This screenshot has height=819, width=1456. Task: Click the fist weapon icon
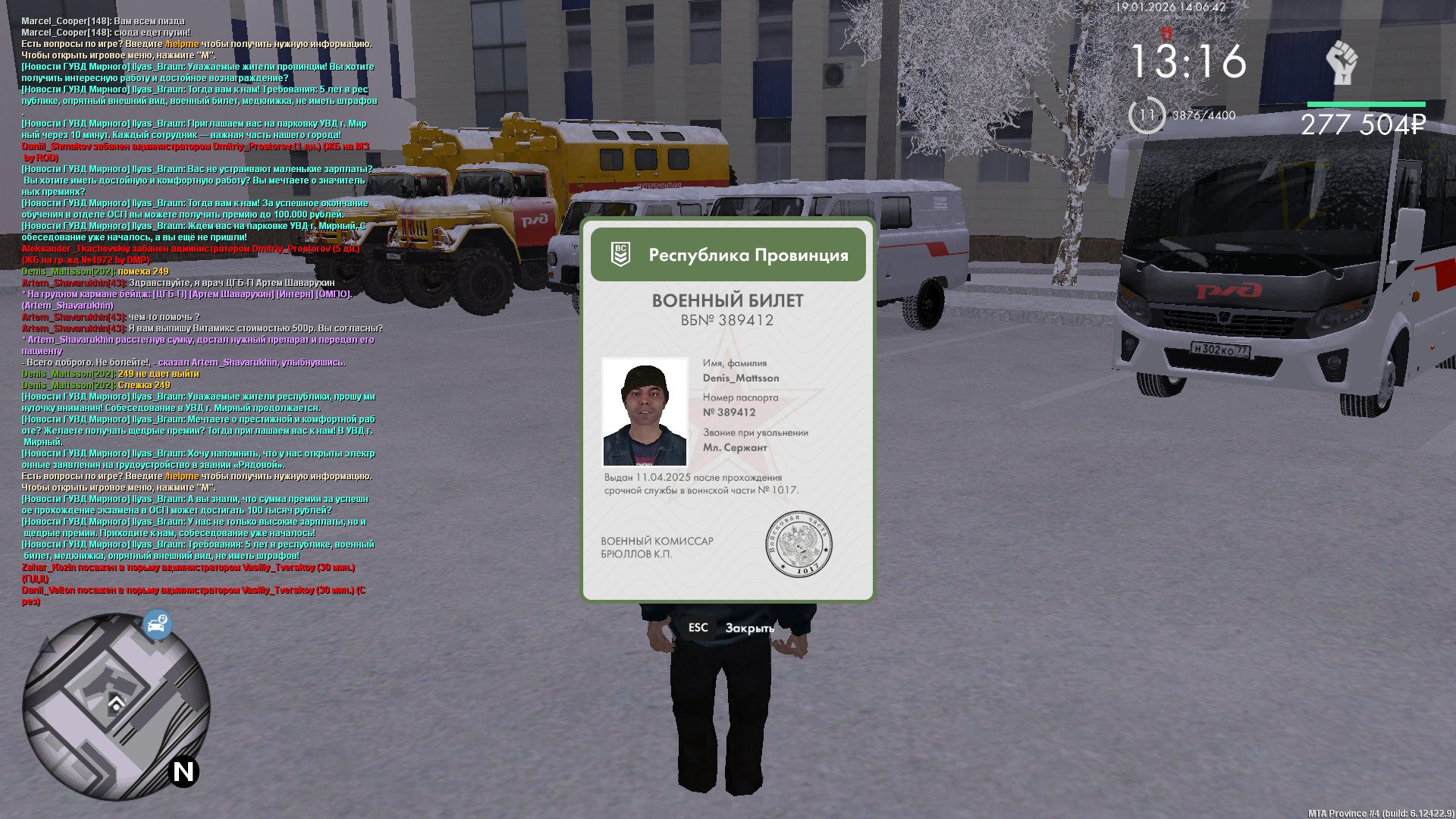[1341, 63]
